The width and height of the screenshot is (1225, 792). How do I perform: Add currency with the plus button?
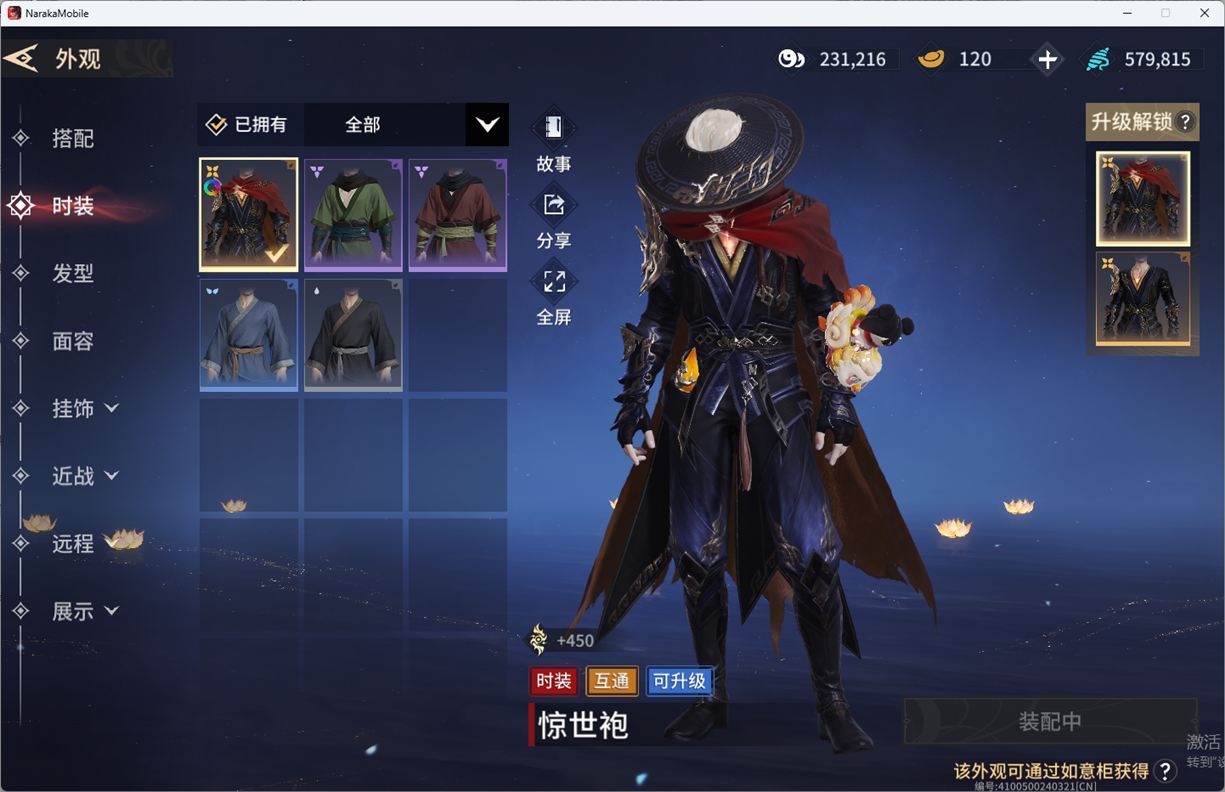point(1047,60)
